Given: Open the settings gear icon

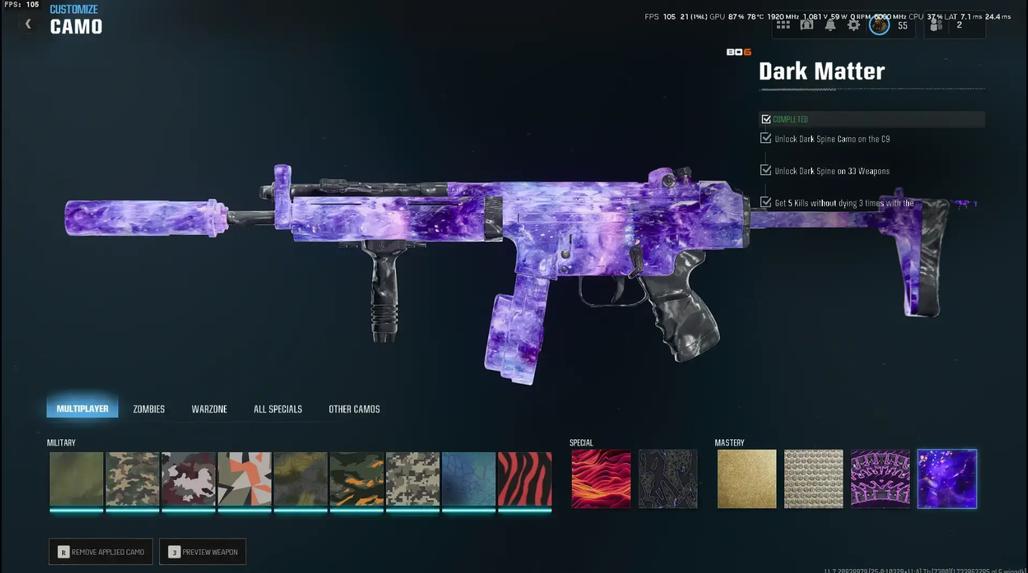Looking at the screenshot, I should click(x=853, y=25).
